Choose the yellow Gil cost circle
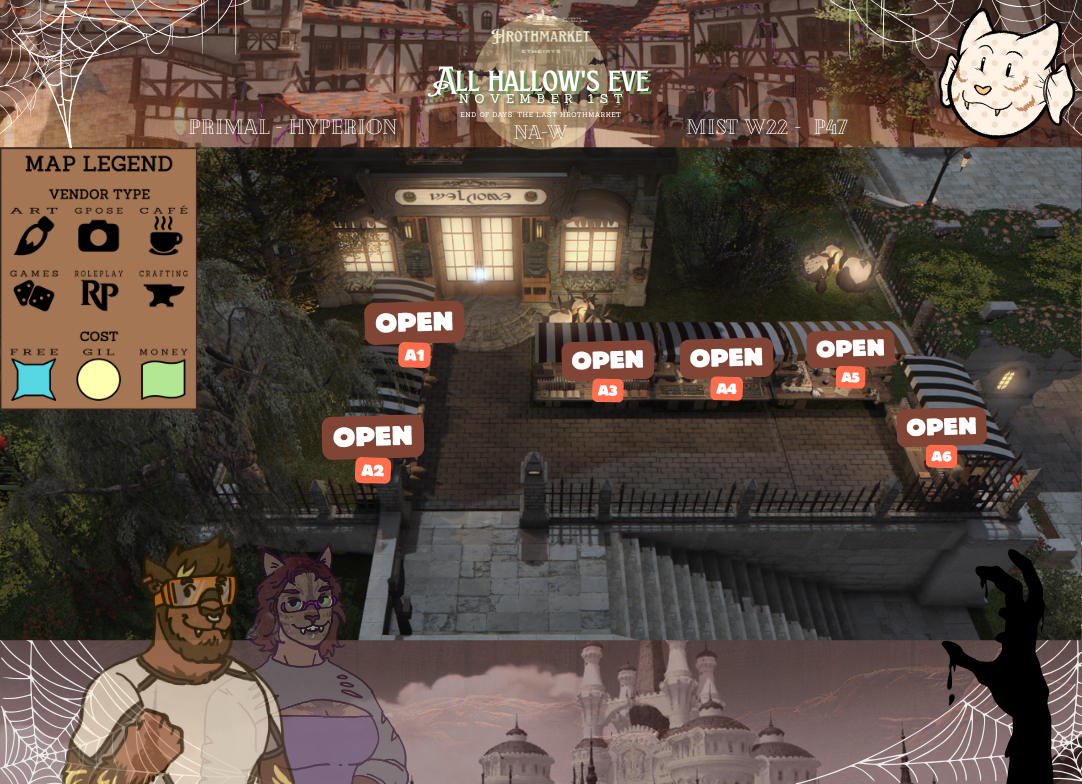1082x784 pixels. tap(99, 380)
